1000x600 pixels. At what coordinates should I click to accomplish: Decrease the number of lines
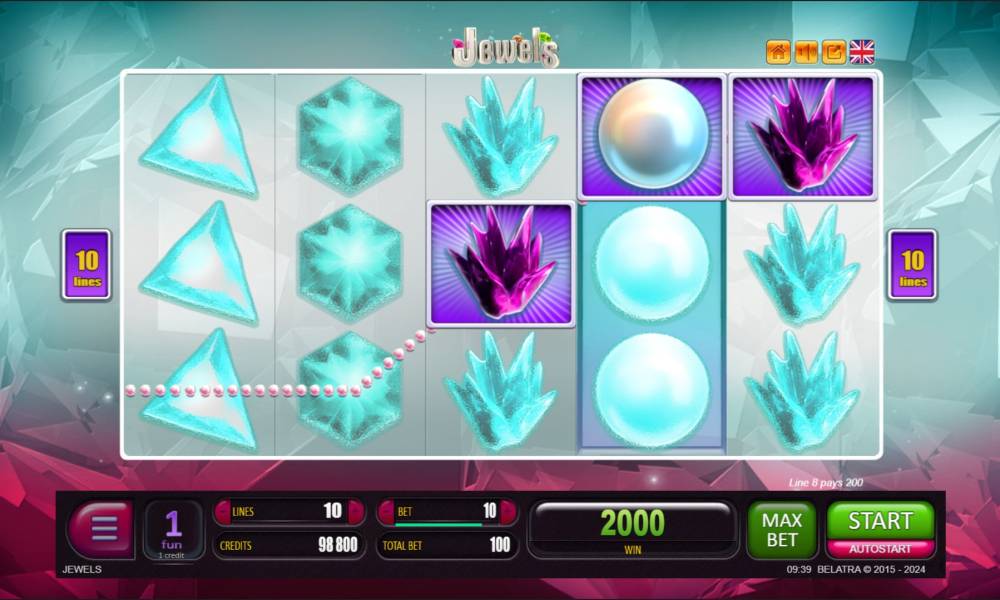(222, 512)
